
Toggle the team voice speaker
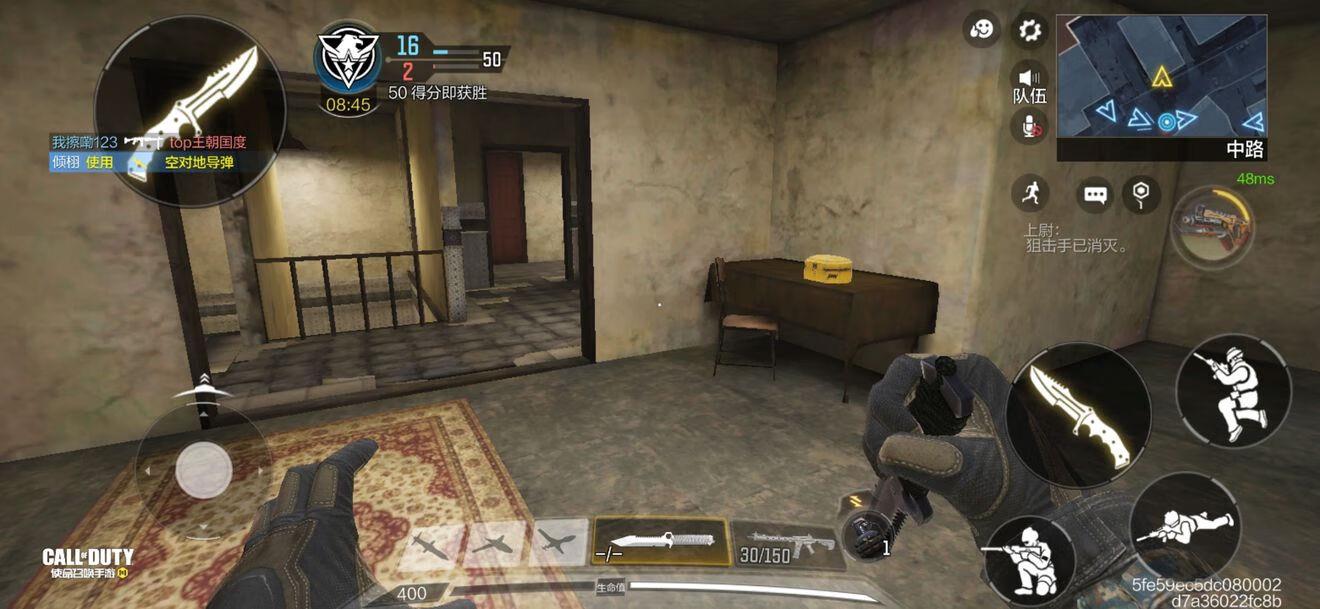point(1029,79)
